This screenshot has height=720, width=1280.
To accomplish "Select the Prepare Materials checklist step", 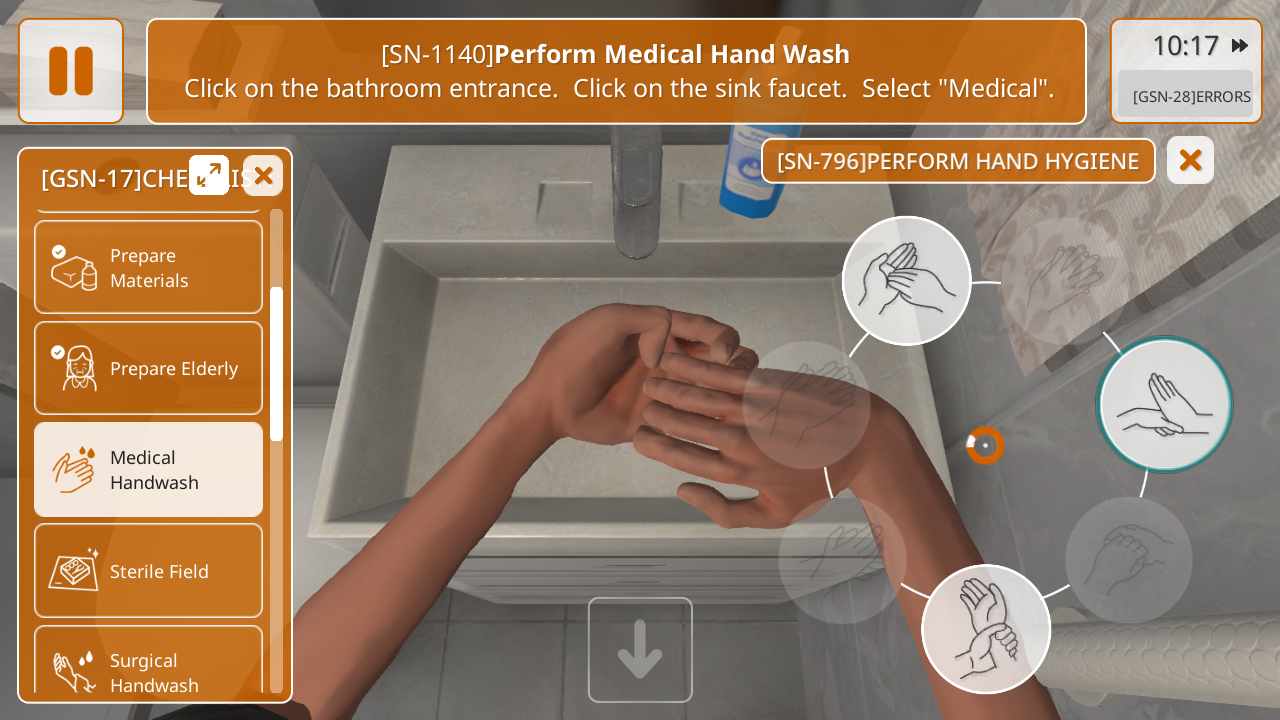I will (x=148, y=267).
